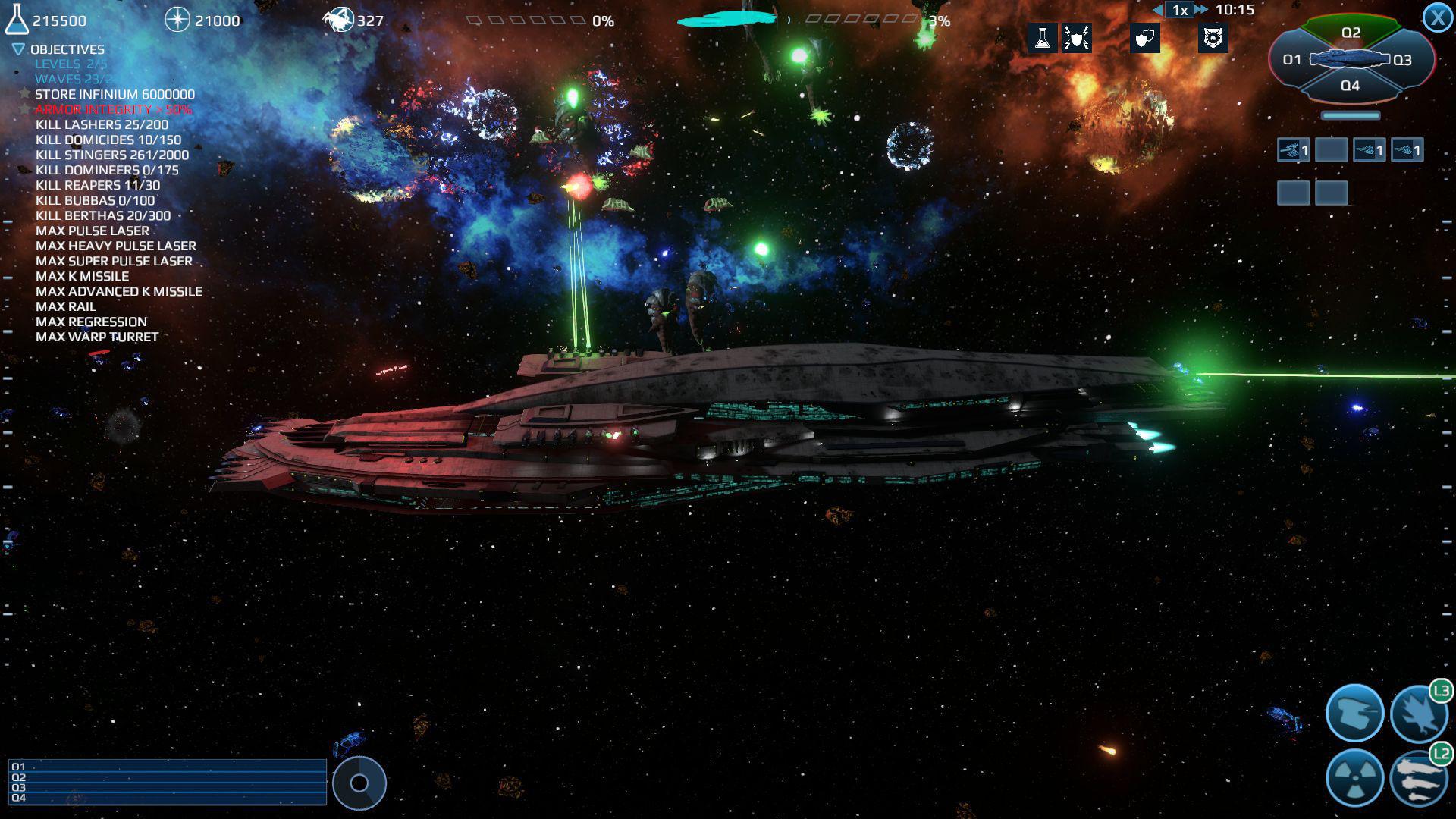Toggle the Q4 quadrant selection
The image size is (1456, 819).
pyautogui.click(x=1351, y=86)
